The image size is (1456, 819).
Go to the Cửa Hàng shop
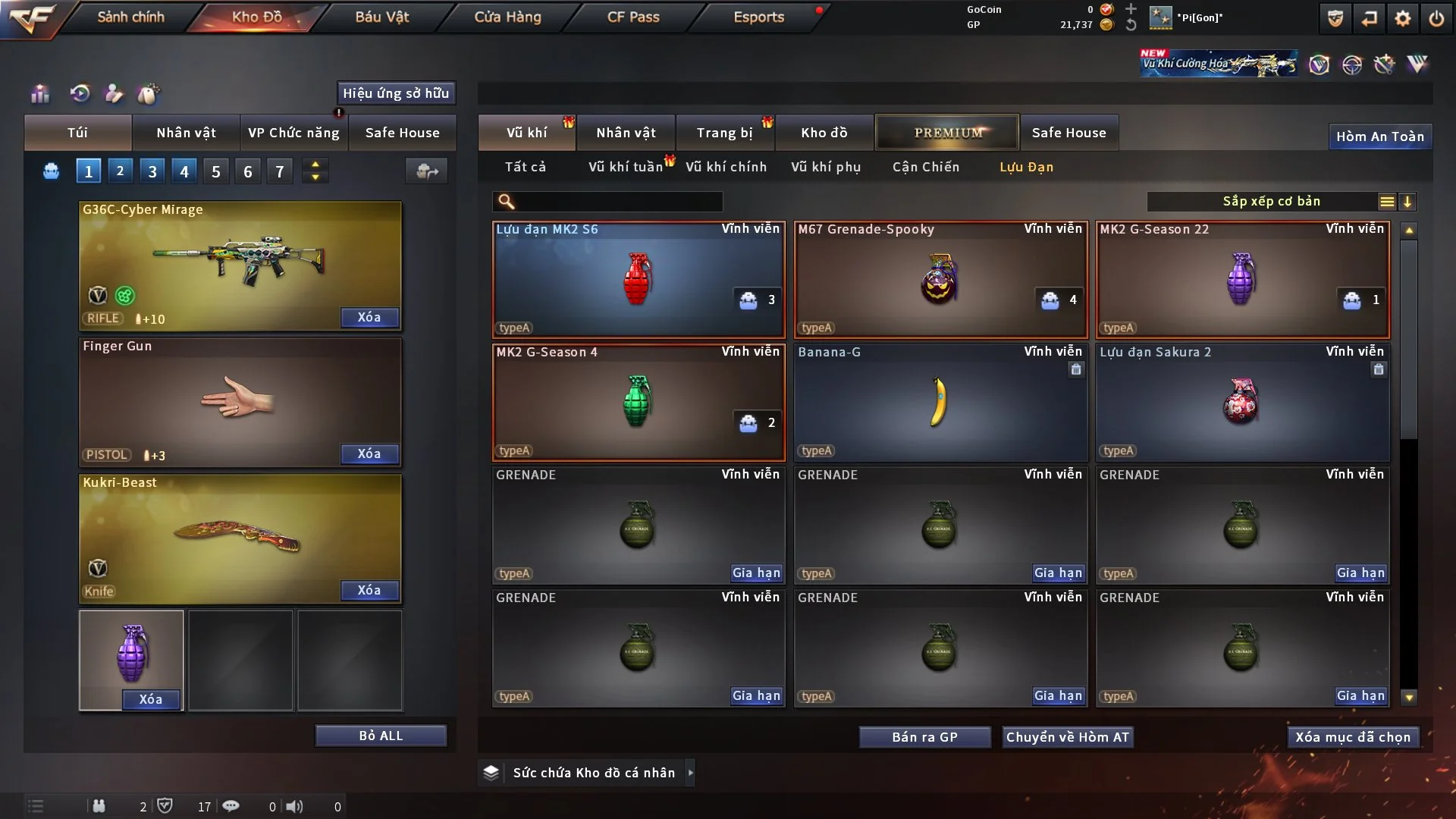pos(507,17)
